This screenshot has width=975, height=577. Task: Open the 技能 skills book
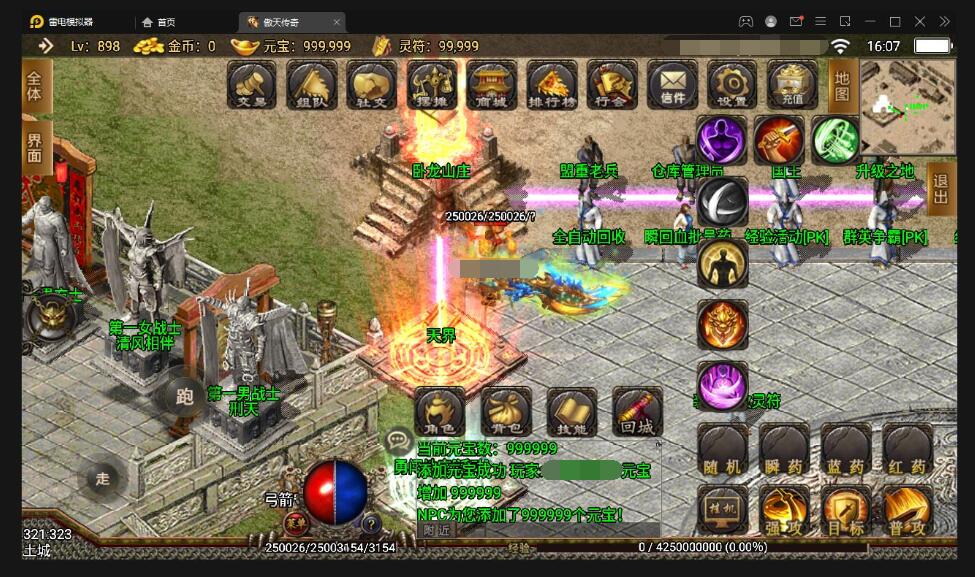(572, 412)
